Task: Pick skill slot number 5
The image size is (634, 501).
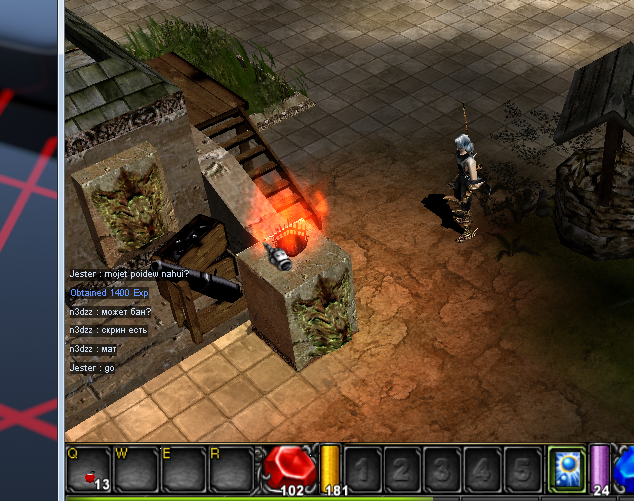Action: (x=520, y=468)
